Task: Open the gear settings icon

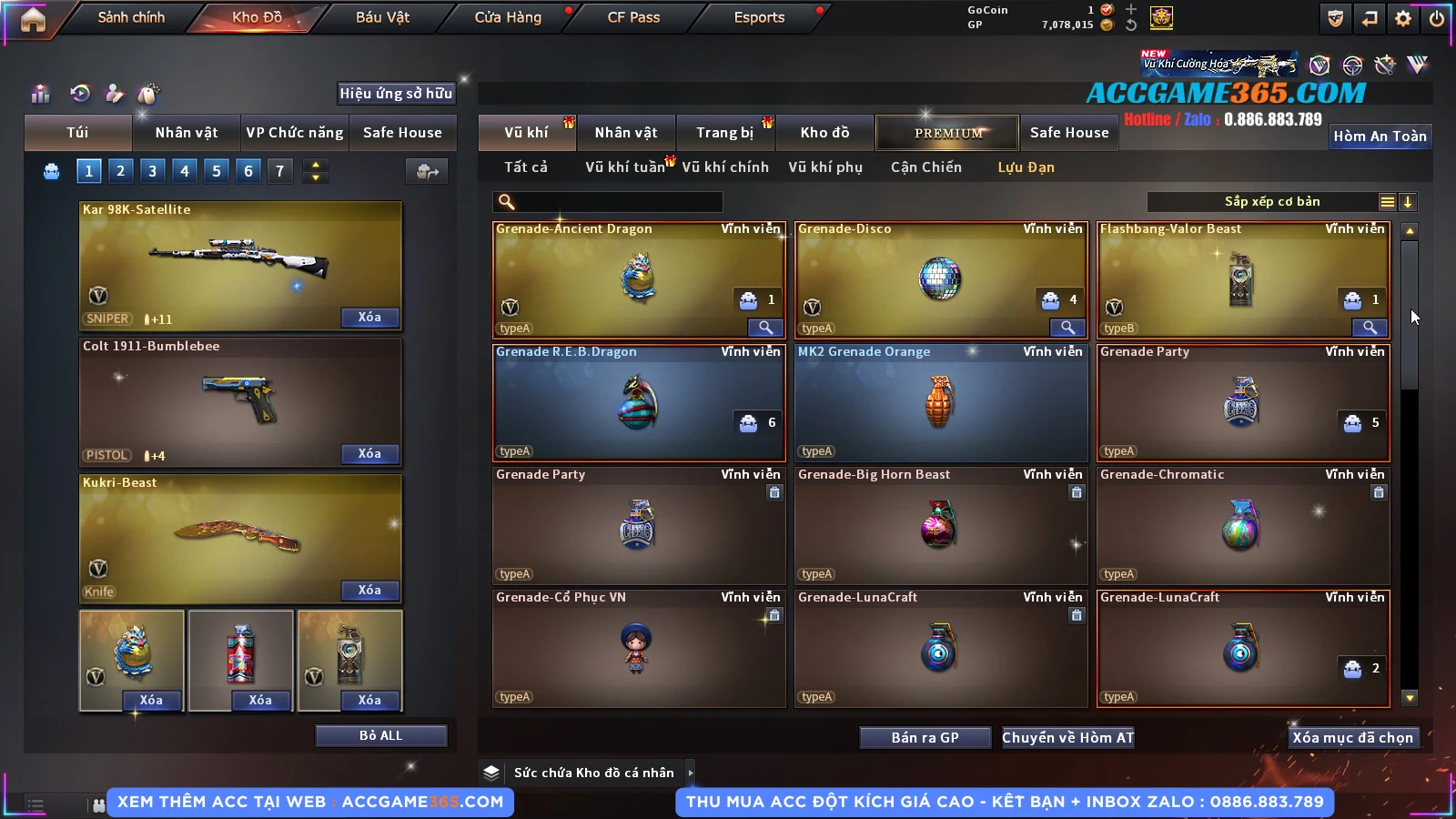Action: (x=1403, y=18)
